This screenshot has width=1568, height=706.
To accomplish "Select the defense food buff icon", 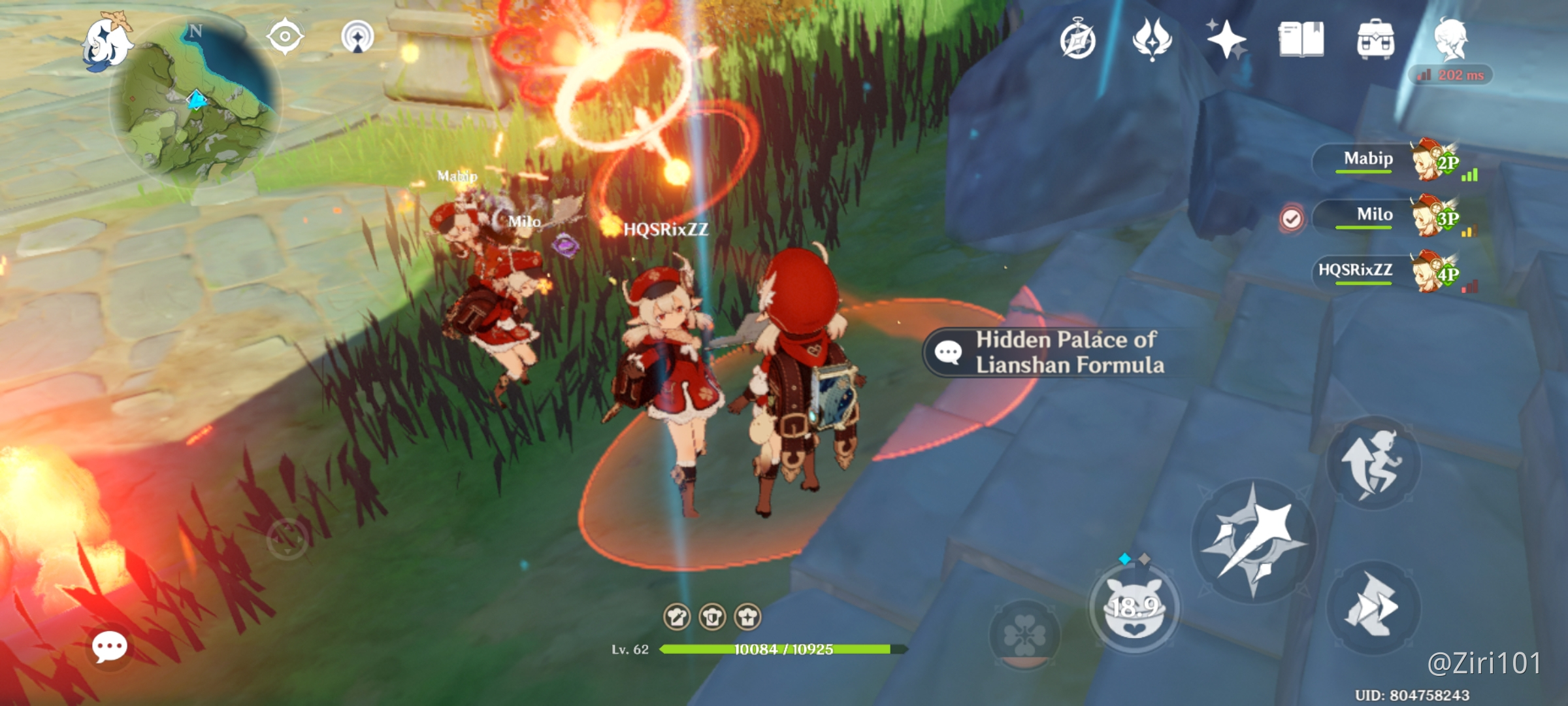I will (x=712, y=617).
